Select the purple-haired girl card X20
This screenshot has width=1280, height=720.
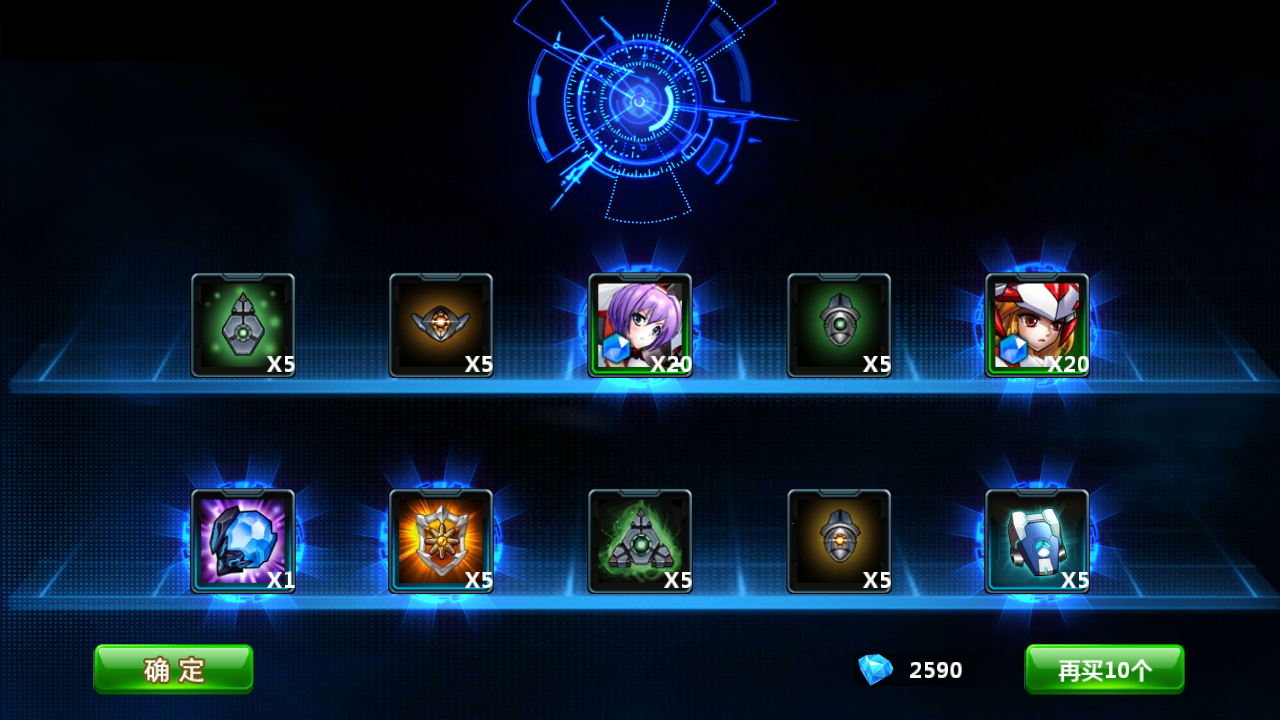point(640,325)
